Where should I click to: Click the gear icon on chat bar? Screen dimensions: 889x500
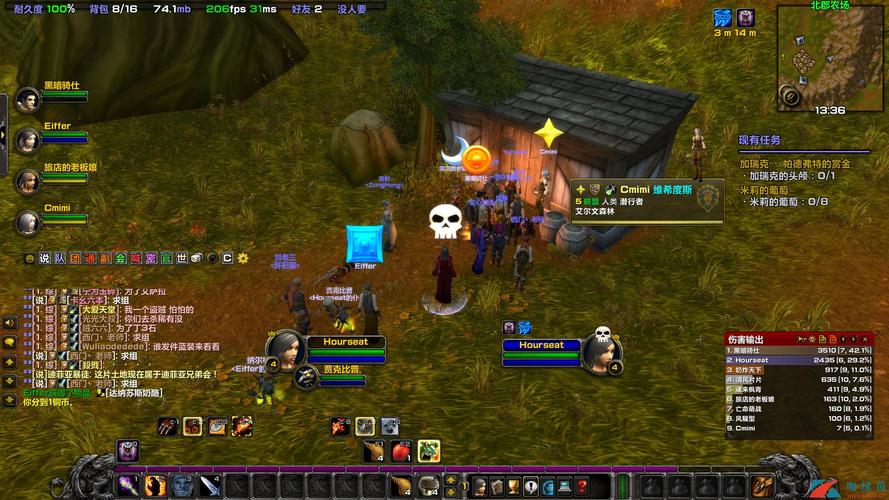click(x=242, y=258)
